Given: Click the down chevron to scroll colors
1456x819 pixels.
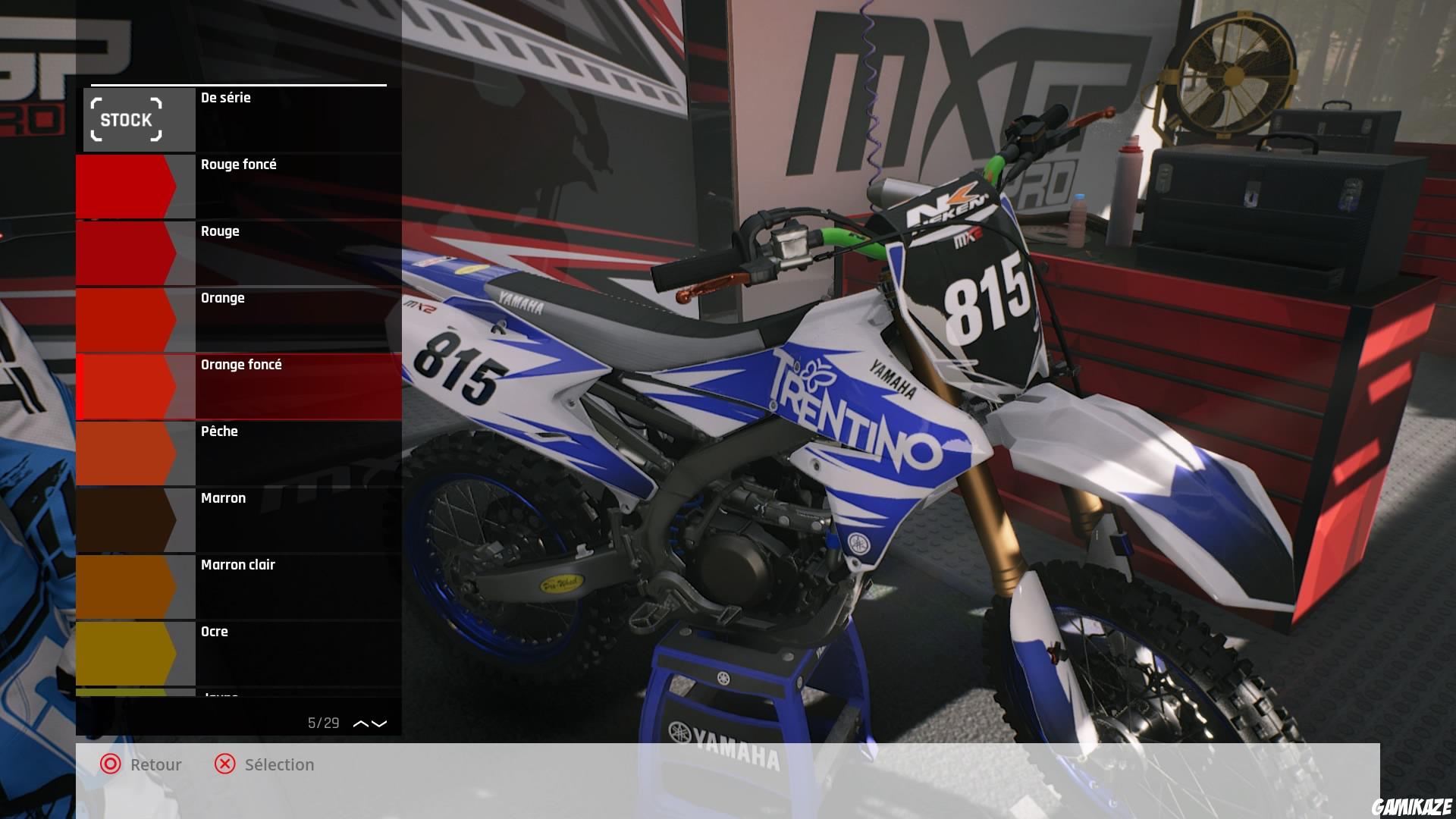Looking at the screenshot, I should point(379,724).
